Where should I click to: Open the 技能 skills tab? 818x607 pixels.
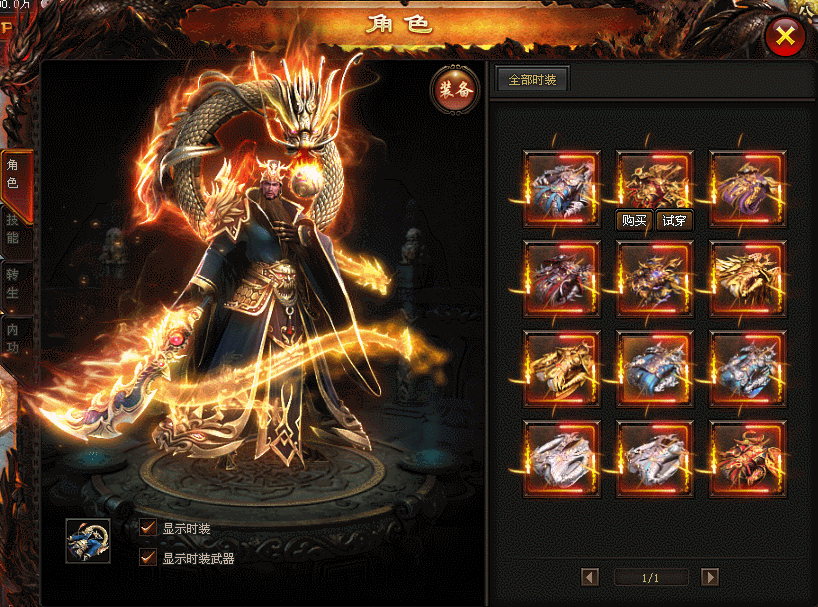[14, 228]
